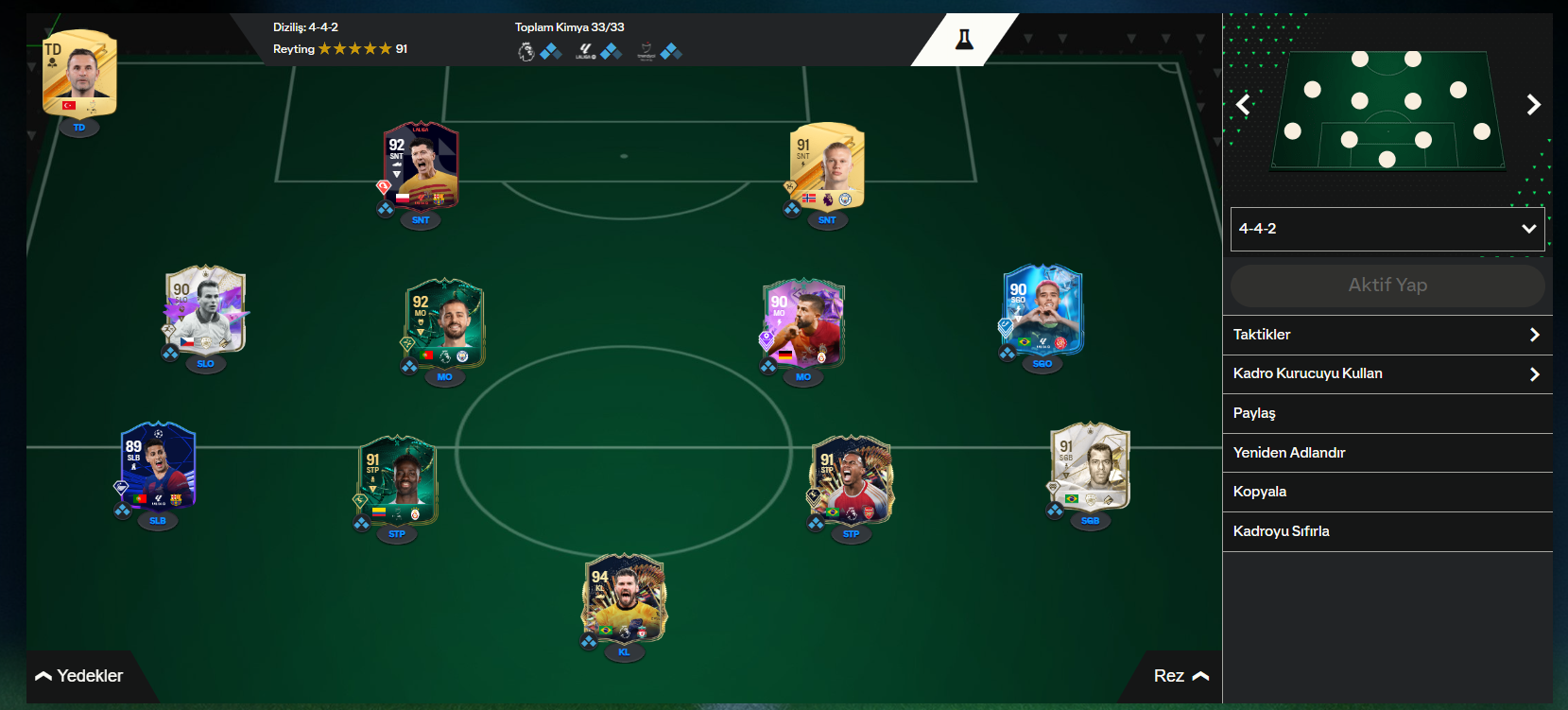Click the Premier League icon in chemistry bar
1568x710 pixels.
coord(526,53)
